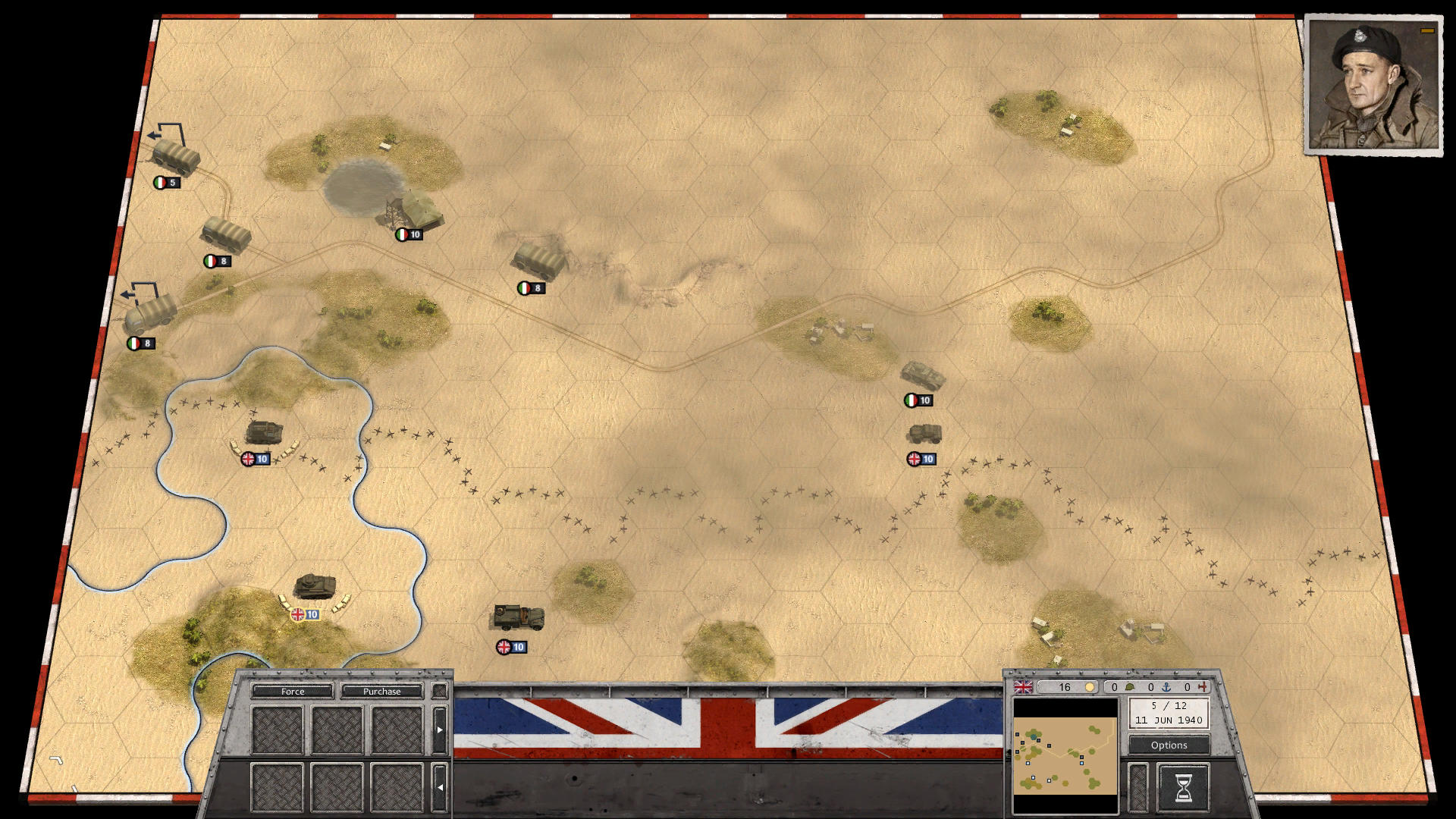Image resolution: width=1456 pixels, height=819 pixels.
Task: Click the gold coin resource icon
Action: click(x=1090, y=686)
